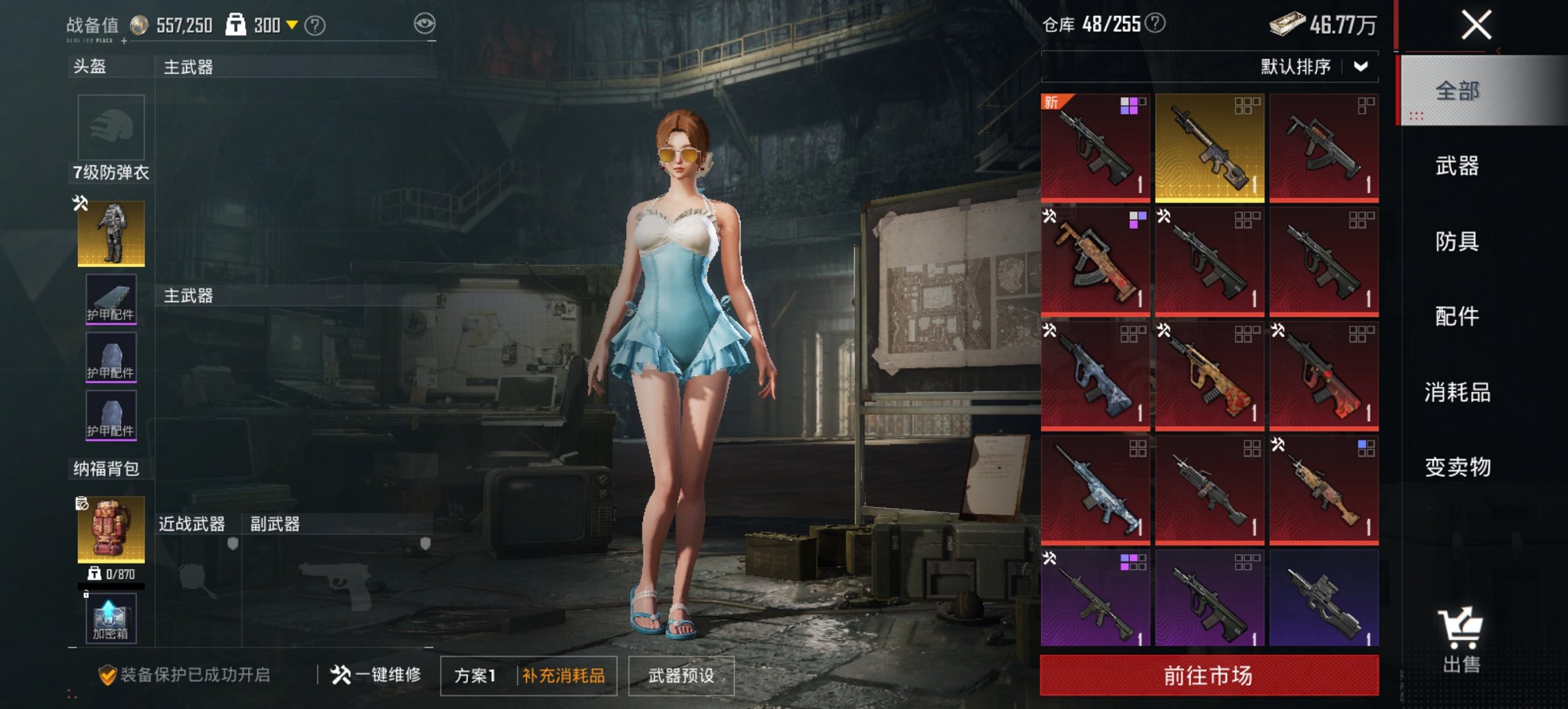
Task: Toggle the eye visibility icon
Action: pyautogui.click(x=424, y=25)
